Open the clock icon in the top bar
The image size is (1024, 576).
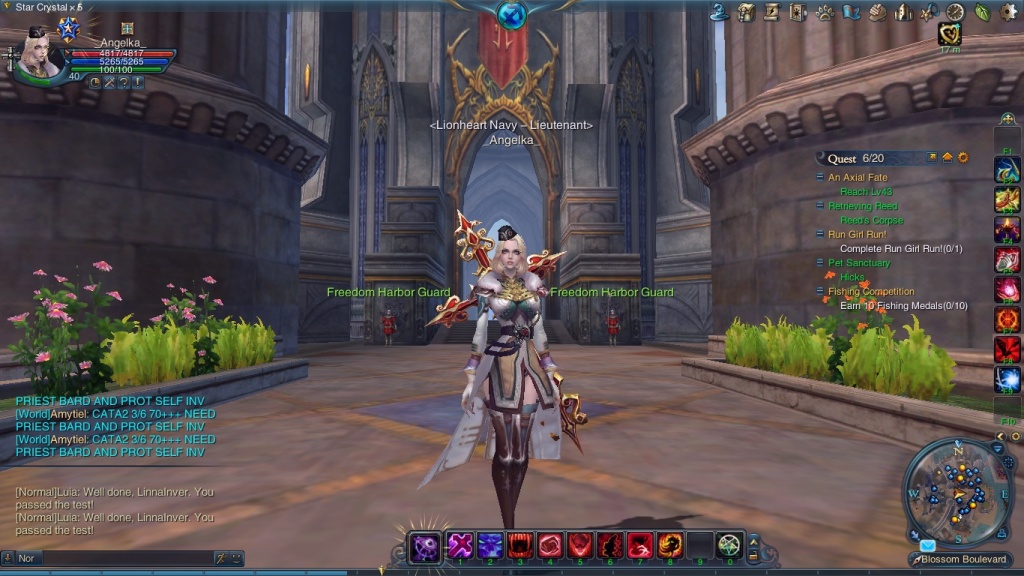[x=955, y=12]
